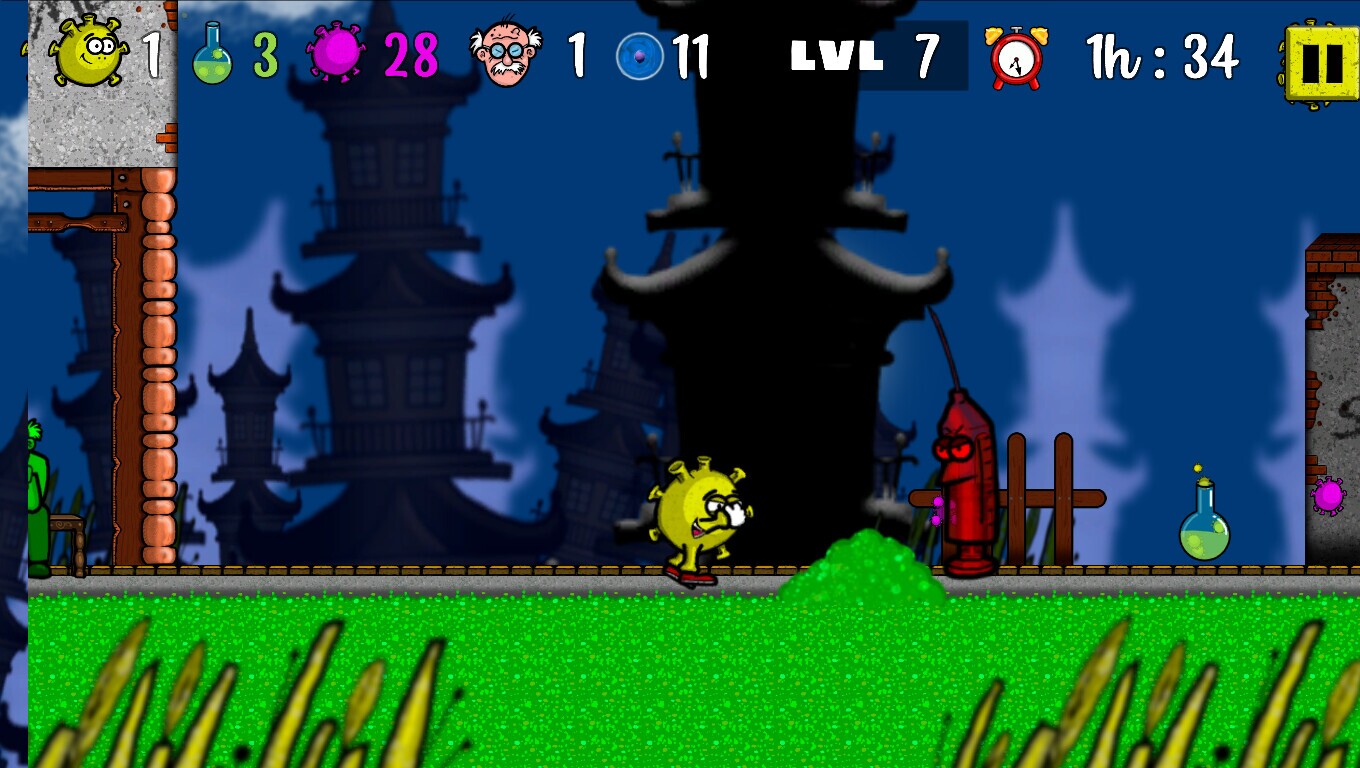Click the pink virus at screen edge
The image size is (1360, 768).
[x=1330, y=495]
